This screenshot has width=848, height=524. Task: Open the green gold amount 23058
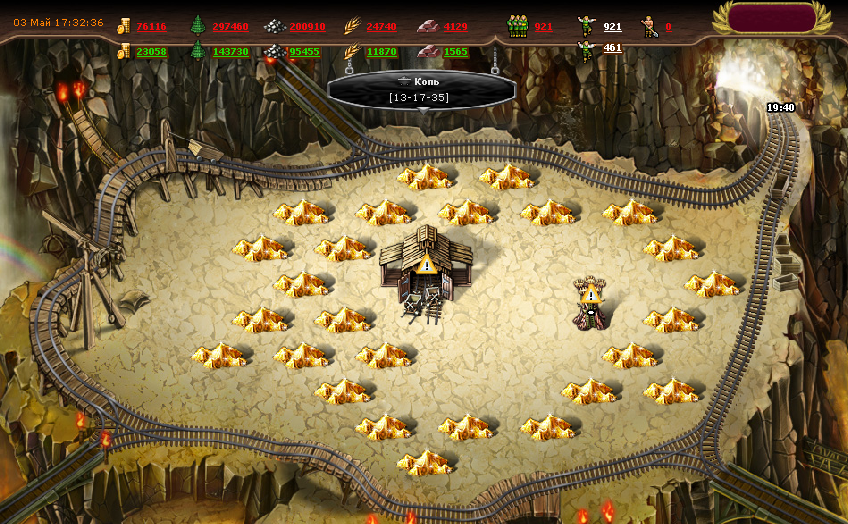[x=151, y=51]
